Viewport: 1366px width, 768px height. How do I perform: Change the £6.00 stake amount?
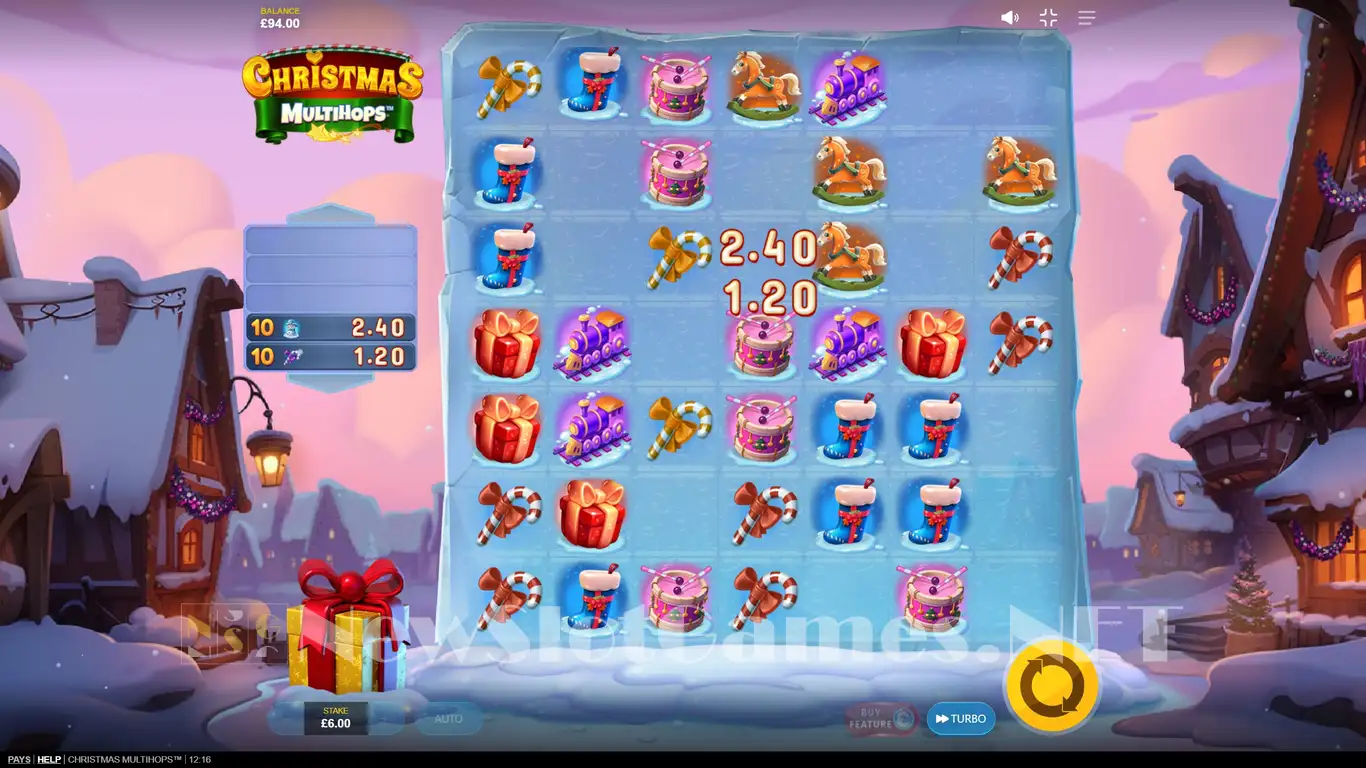[x=336, y=718]
